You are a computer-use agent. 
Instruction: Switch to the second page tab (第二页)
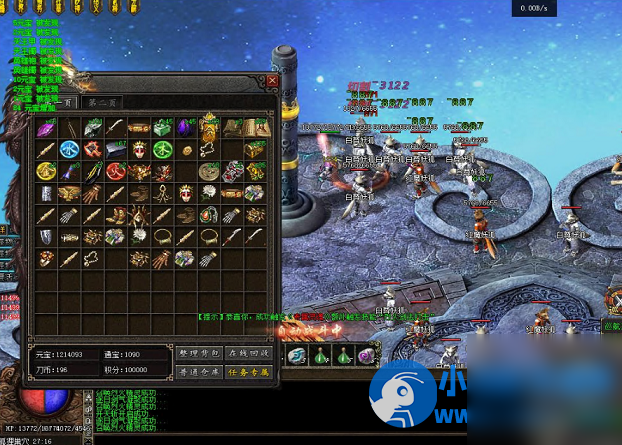[x=103, y=102]
